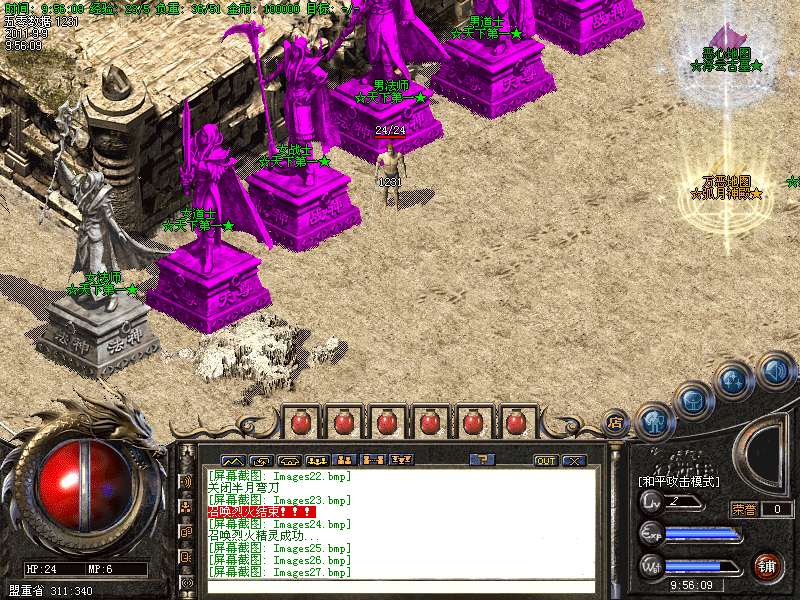Toggle the top sound-wave chat filter icon
The width and height of the screenshot is (800, 600).
pos(186,480)
